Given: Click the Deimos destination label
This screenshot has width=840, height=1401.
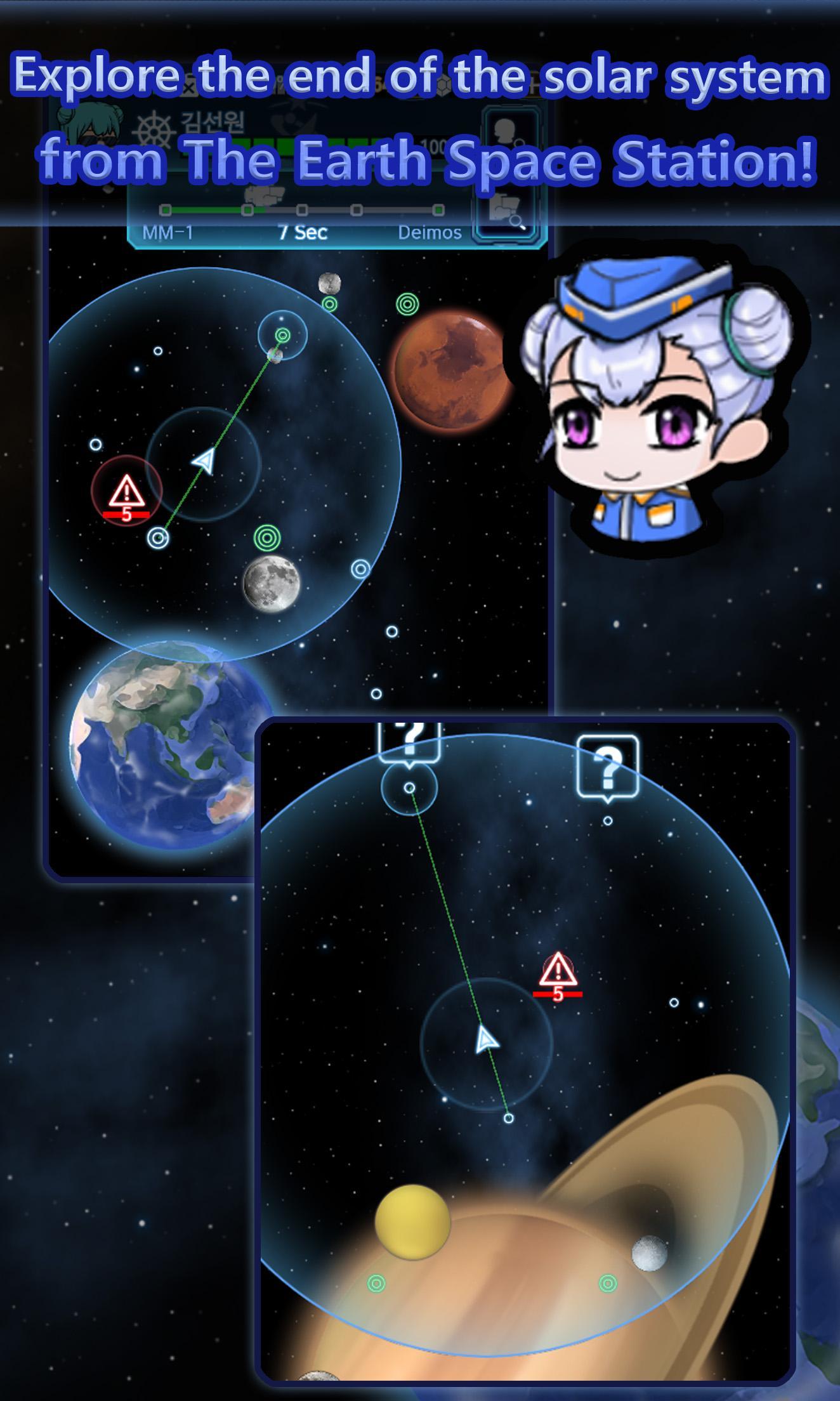Looking at the screenshot, I should [431, 233].
